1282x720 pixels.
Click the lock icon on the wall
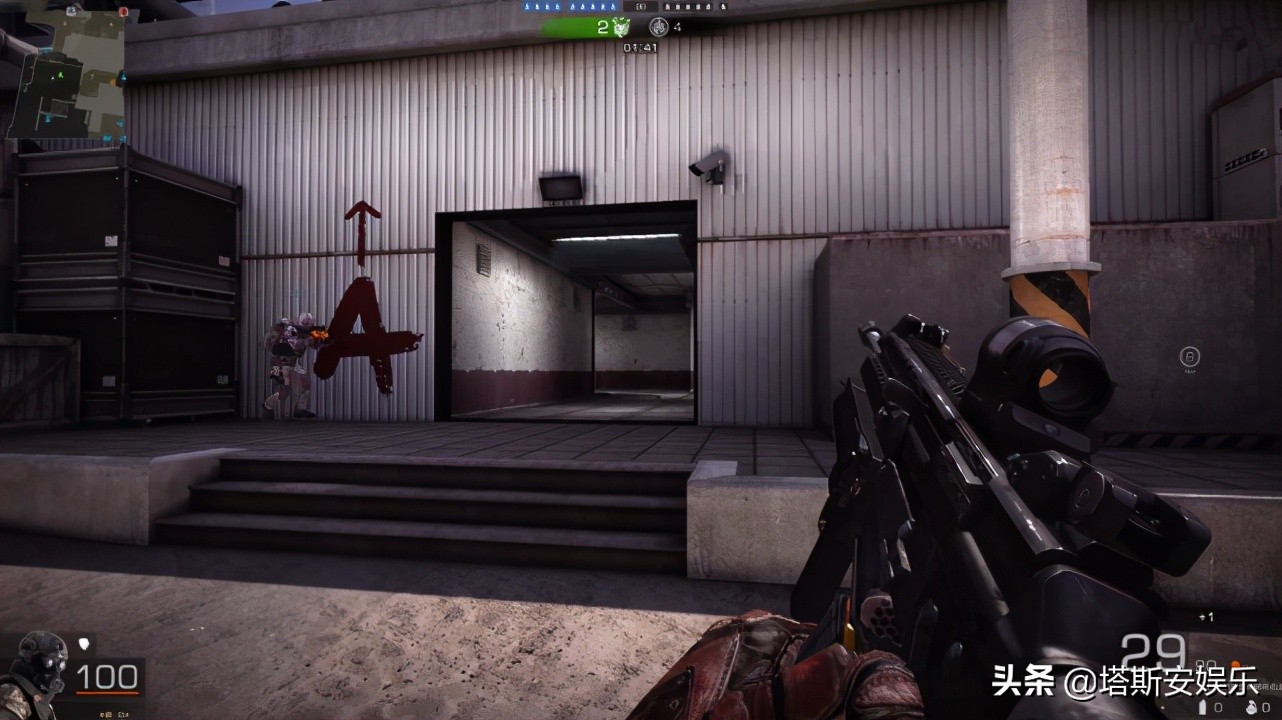coord(1190,356)
